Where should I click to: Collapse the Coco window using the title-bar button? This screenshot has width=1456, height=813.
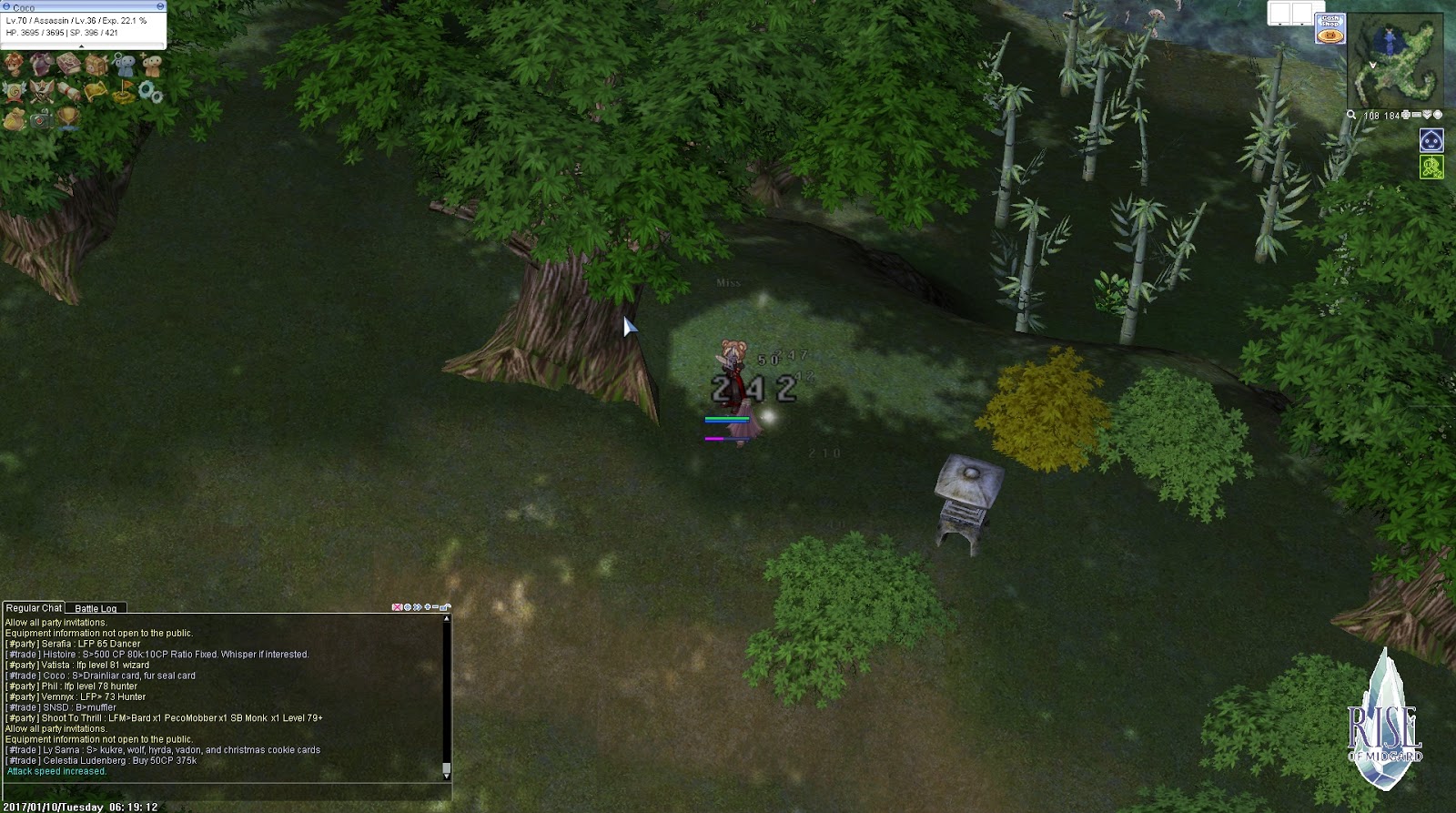point(160,6)
